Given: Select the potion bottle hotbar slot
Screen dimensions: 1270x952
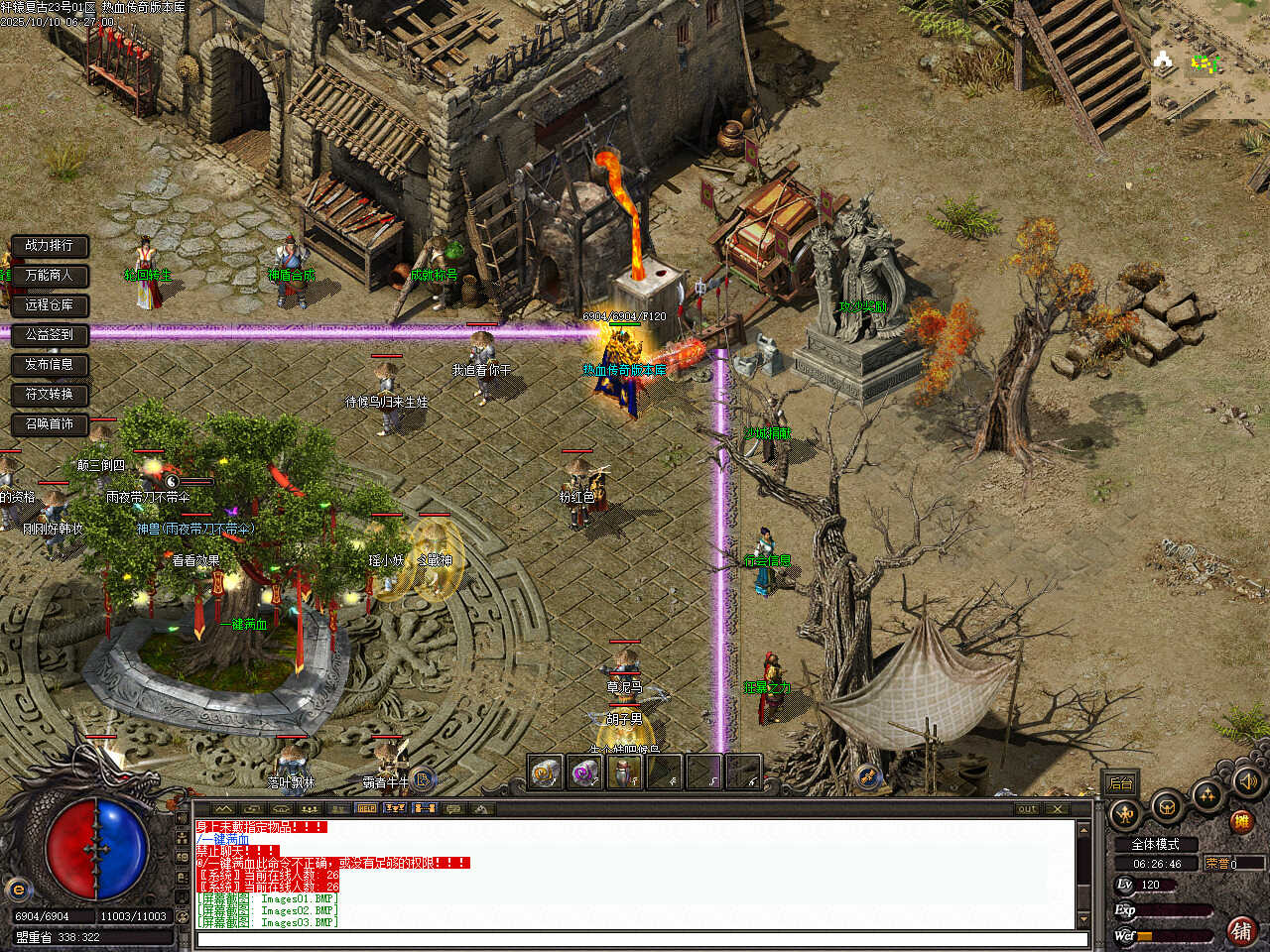Looking at the screenshot, I should (x=624, y=773).
